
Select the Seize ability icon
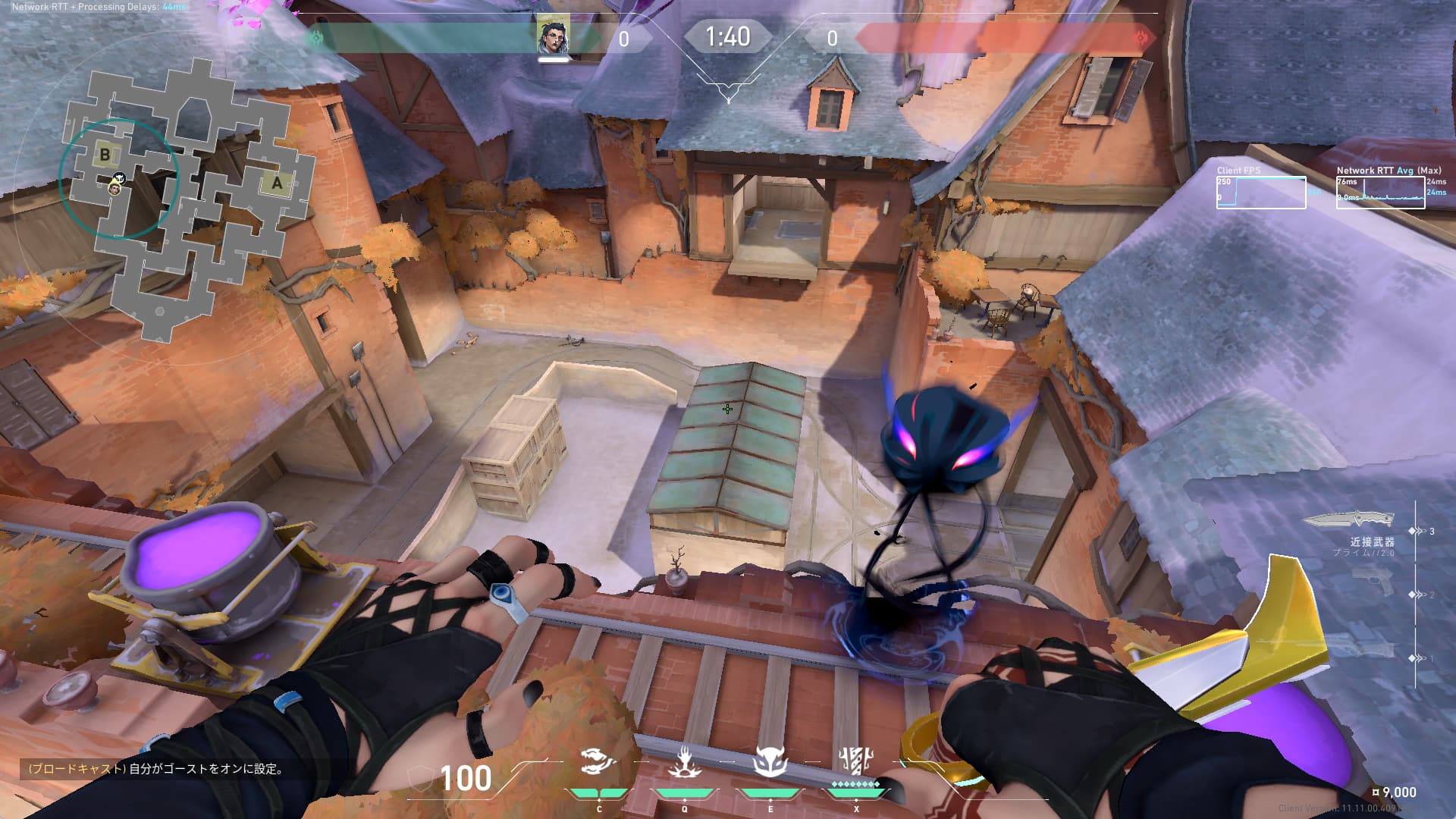[x=684, y=762]
